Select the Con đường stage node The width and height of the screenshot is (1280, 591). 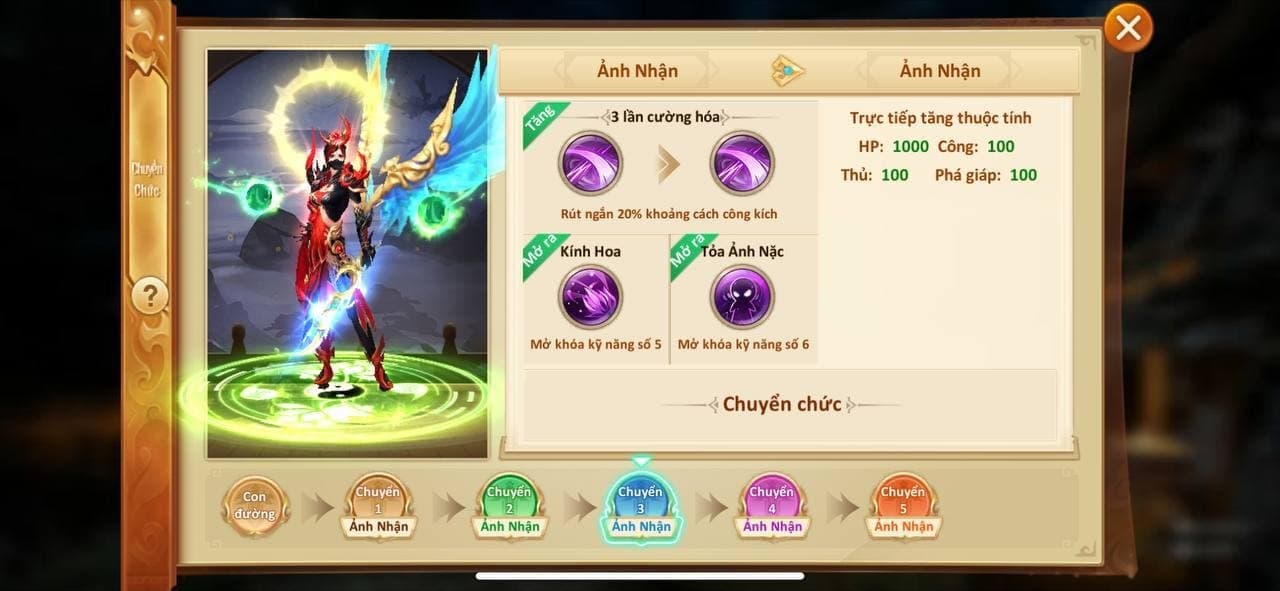coord(254,505)
